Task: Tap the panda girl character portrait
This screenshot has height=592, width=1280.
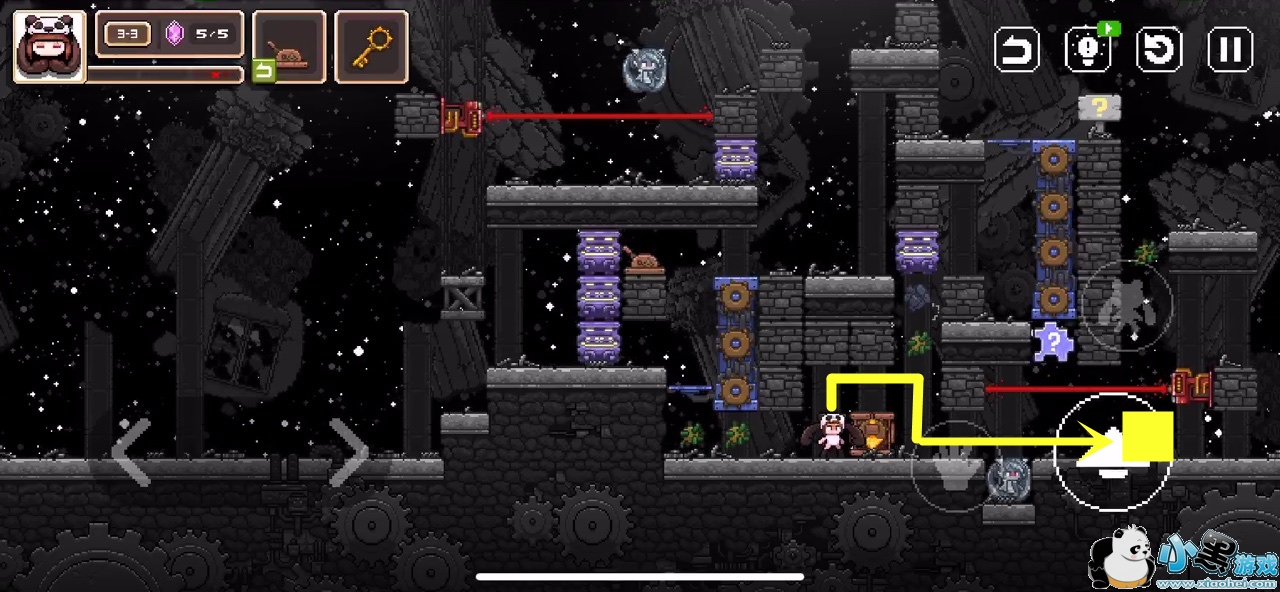Action: 49,46
